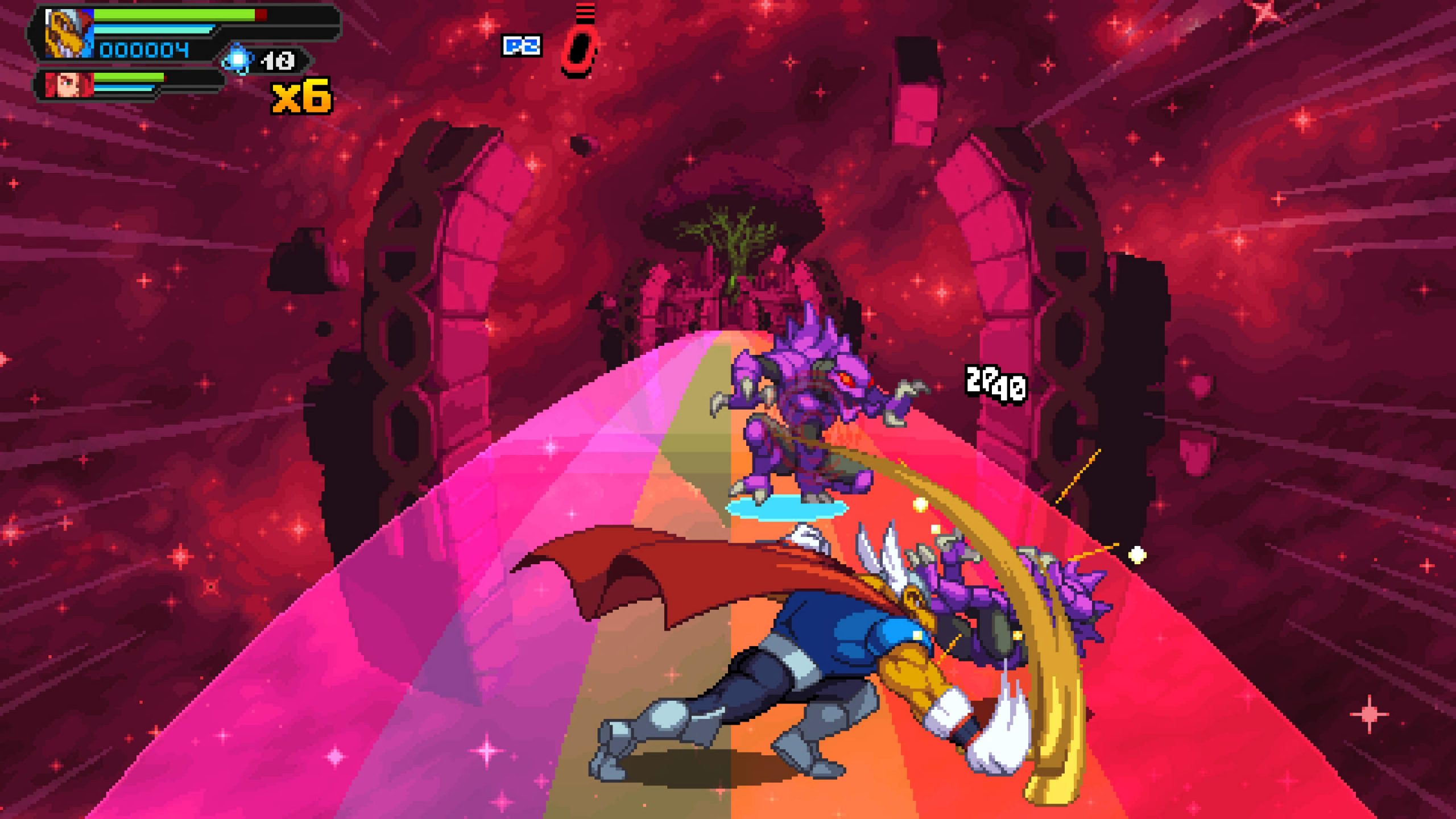Click the golden-helmet player one portrait
The image size is (1456, 819).
69,34
